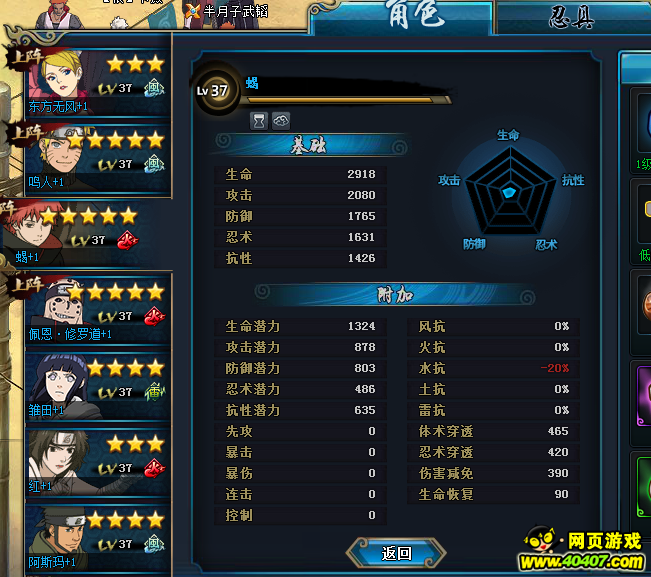Click the cloud status icon
This screenshot has height=577, width=651.
coord(280,120)
